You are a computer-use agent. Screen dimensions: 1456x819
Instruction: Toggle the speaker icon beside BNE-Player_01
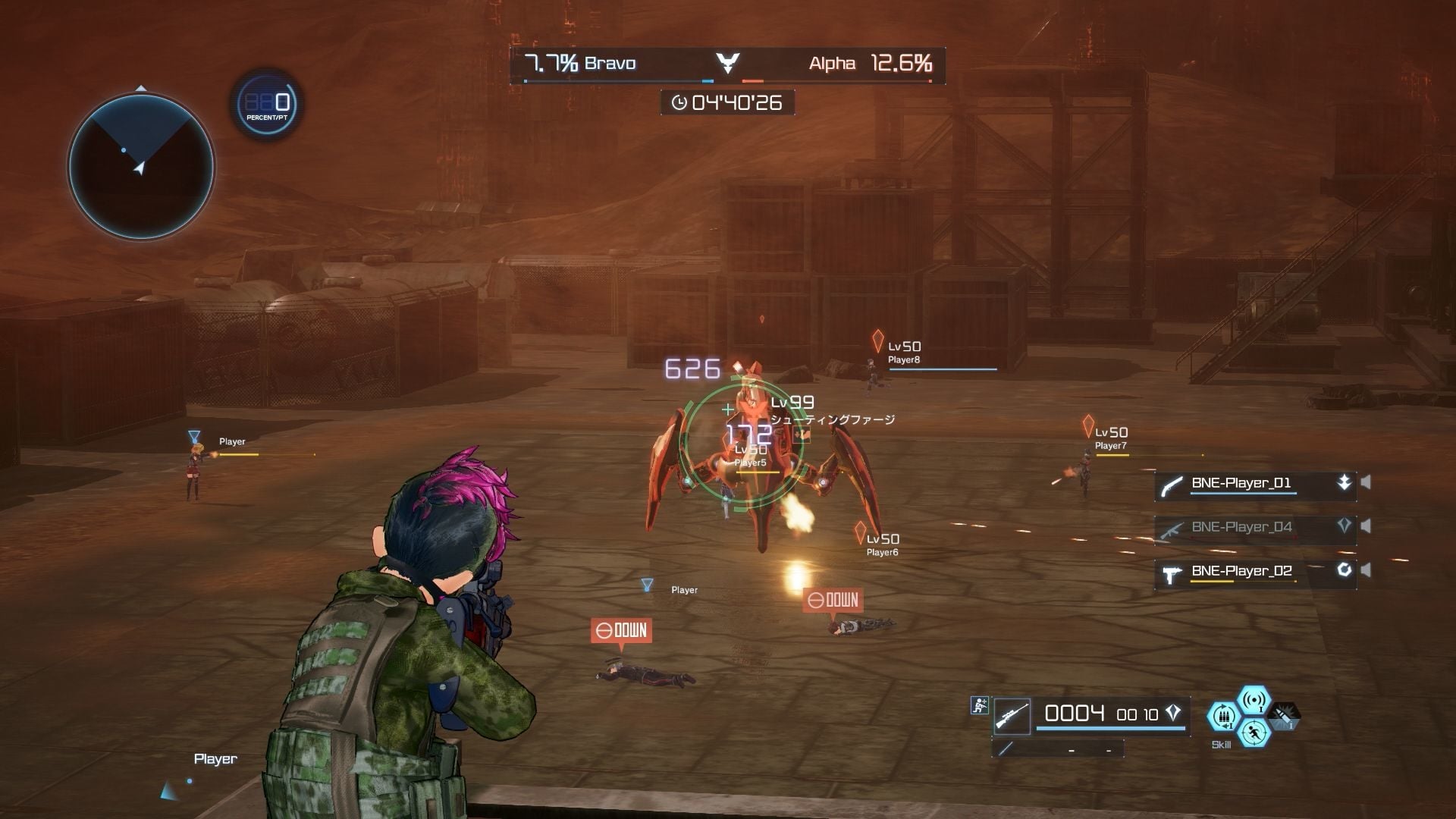(x=1366, y=482)
